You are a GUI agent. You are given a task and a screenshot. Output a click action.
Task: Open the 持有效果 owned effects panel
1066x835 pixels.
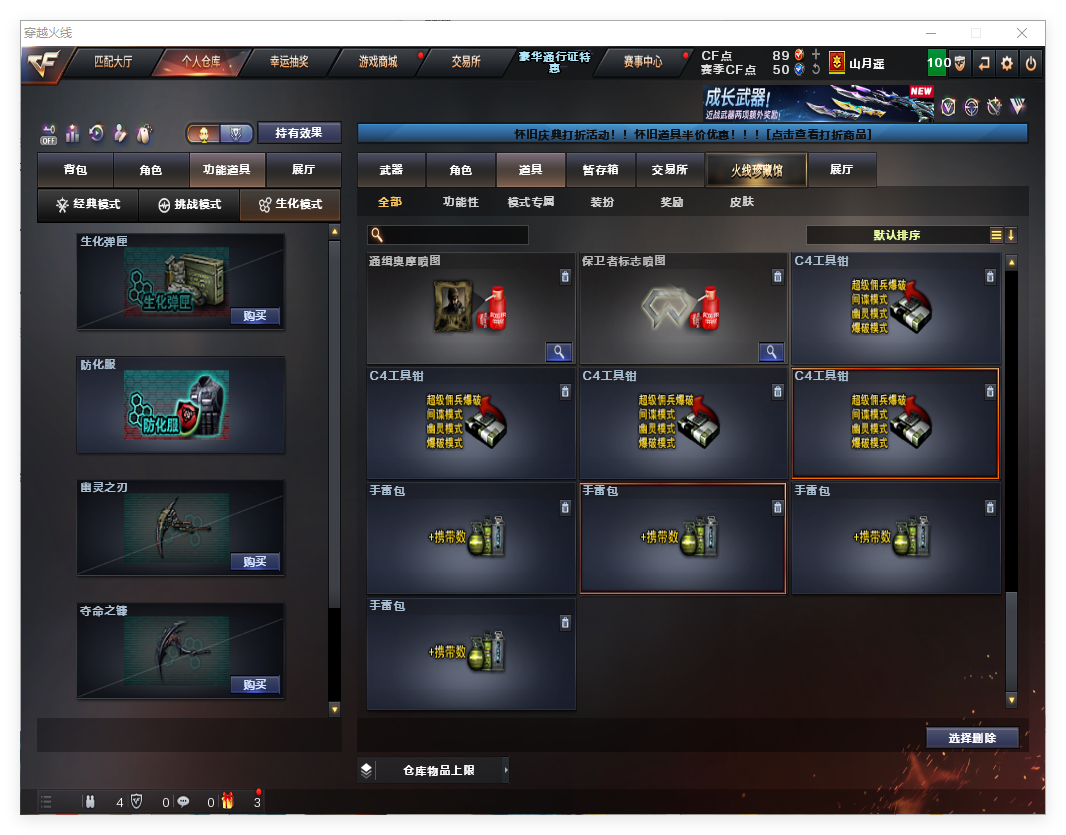pos(299,132)
